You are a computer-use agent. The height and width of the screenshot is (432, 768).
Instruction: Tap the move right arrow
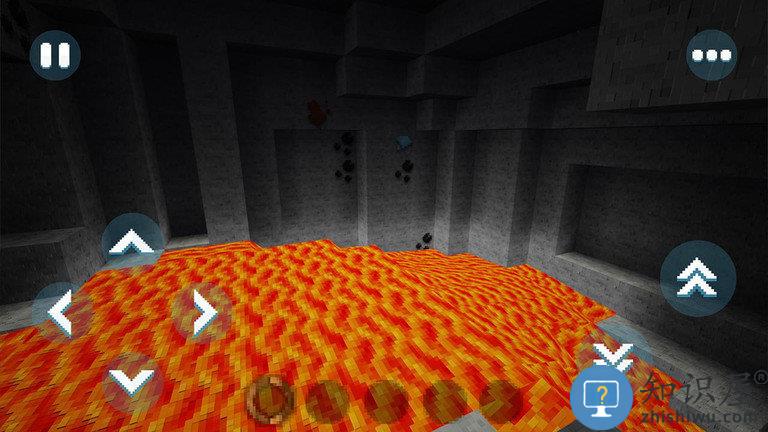202,313
